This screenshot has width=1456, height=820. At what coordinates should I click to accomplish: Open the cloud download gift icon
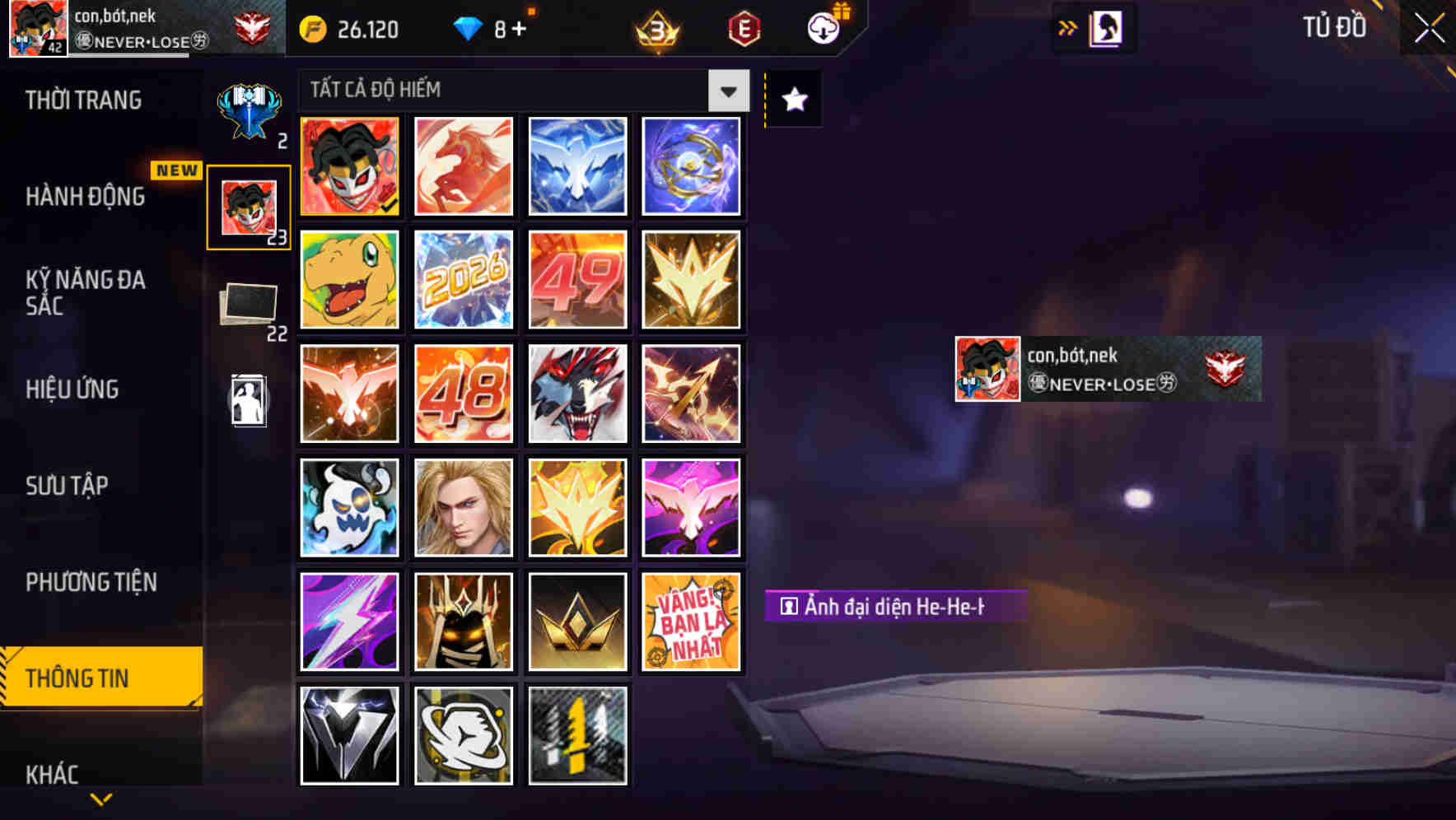click(x=824, y=27)
